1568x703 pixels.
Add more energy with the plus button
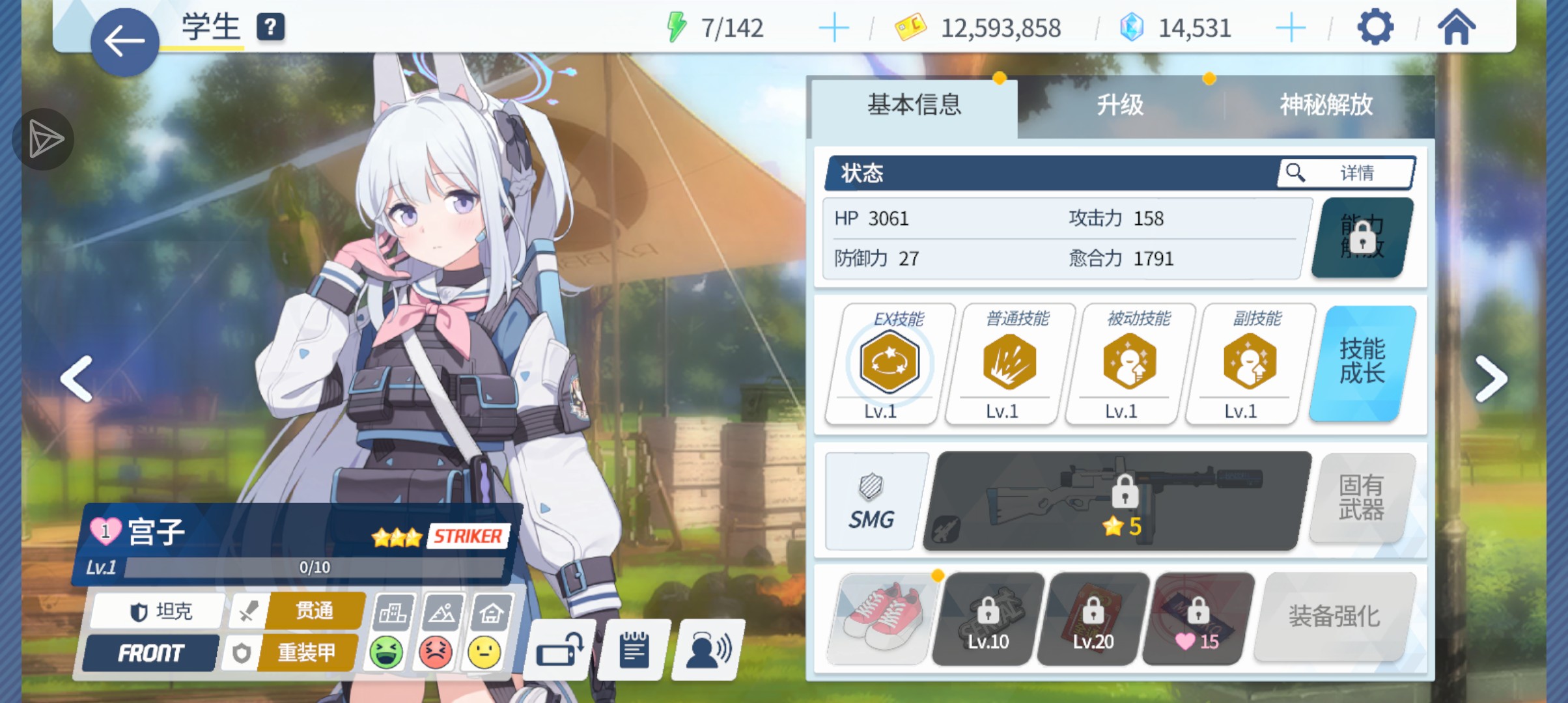click(x=833, y=28)
